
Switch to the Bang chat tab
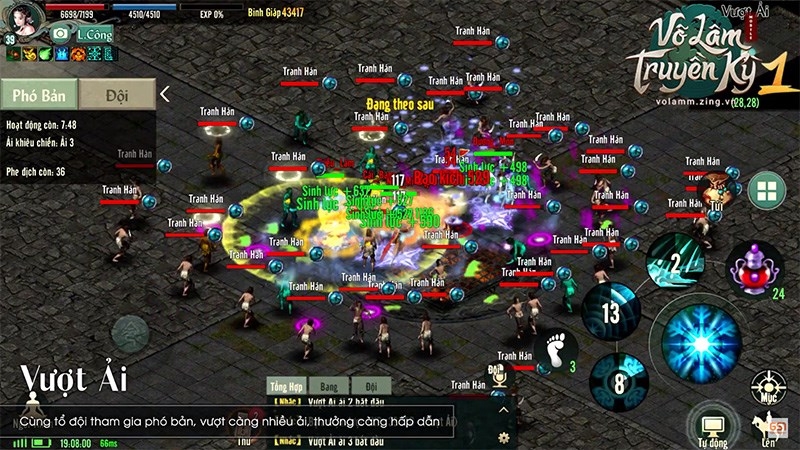328,386
